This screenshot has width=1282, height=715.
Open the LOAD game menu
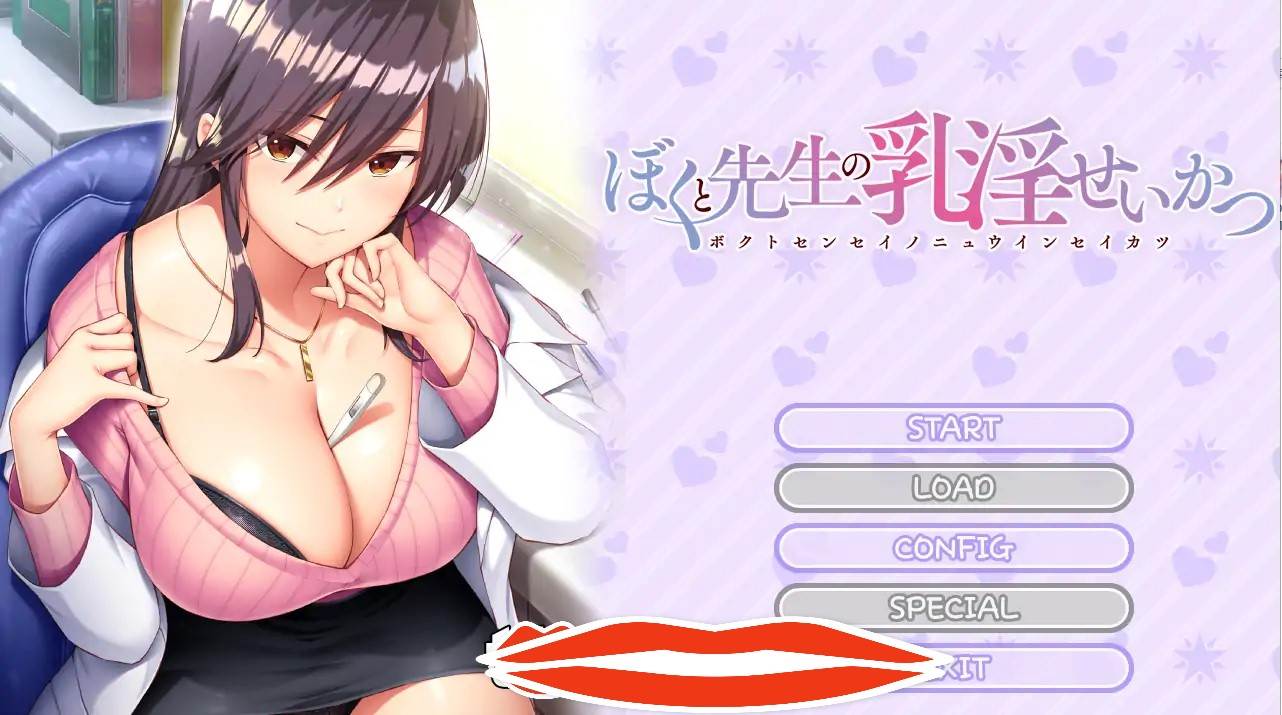pyautogui.click(x=953, y=488)
